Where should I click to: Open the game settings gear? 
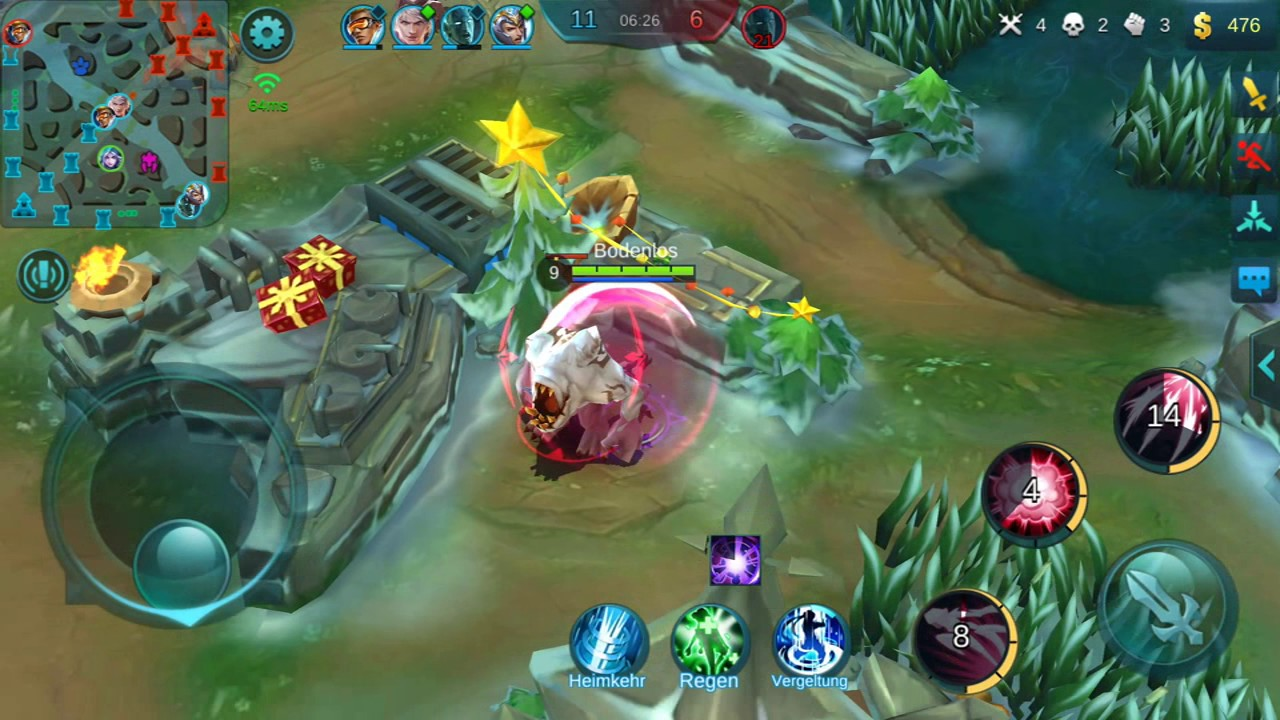(x=268, y=32)
